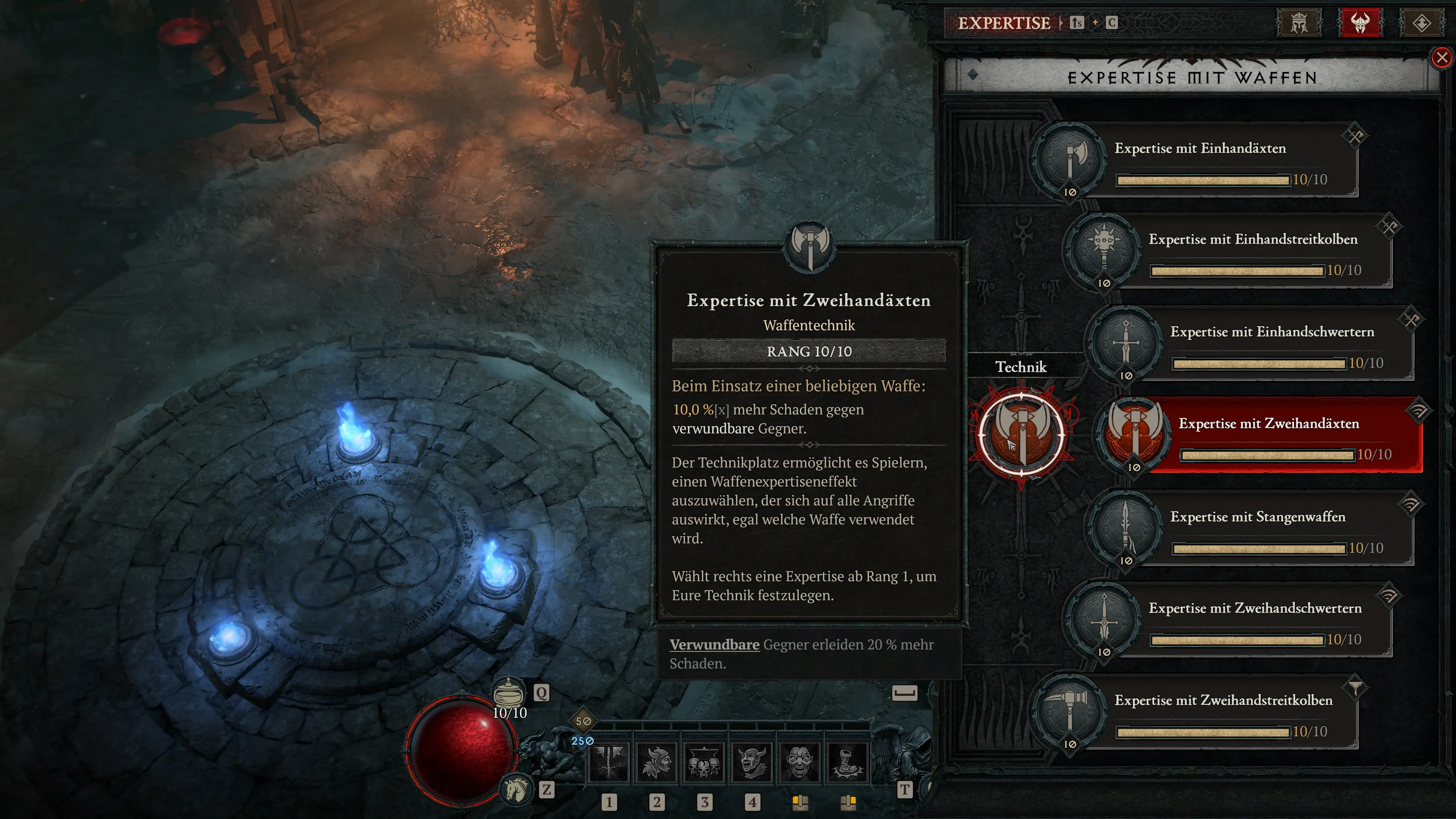The image size is (1456, 819).
Task: Activate the stomping boot skill
Action: click(847, 761)
